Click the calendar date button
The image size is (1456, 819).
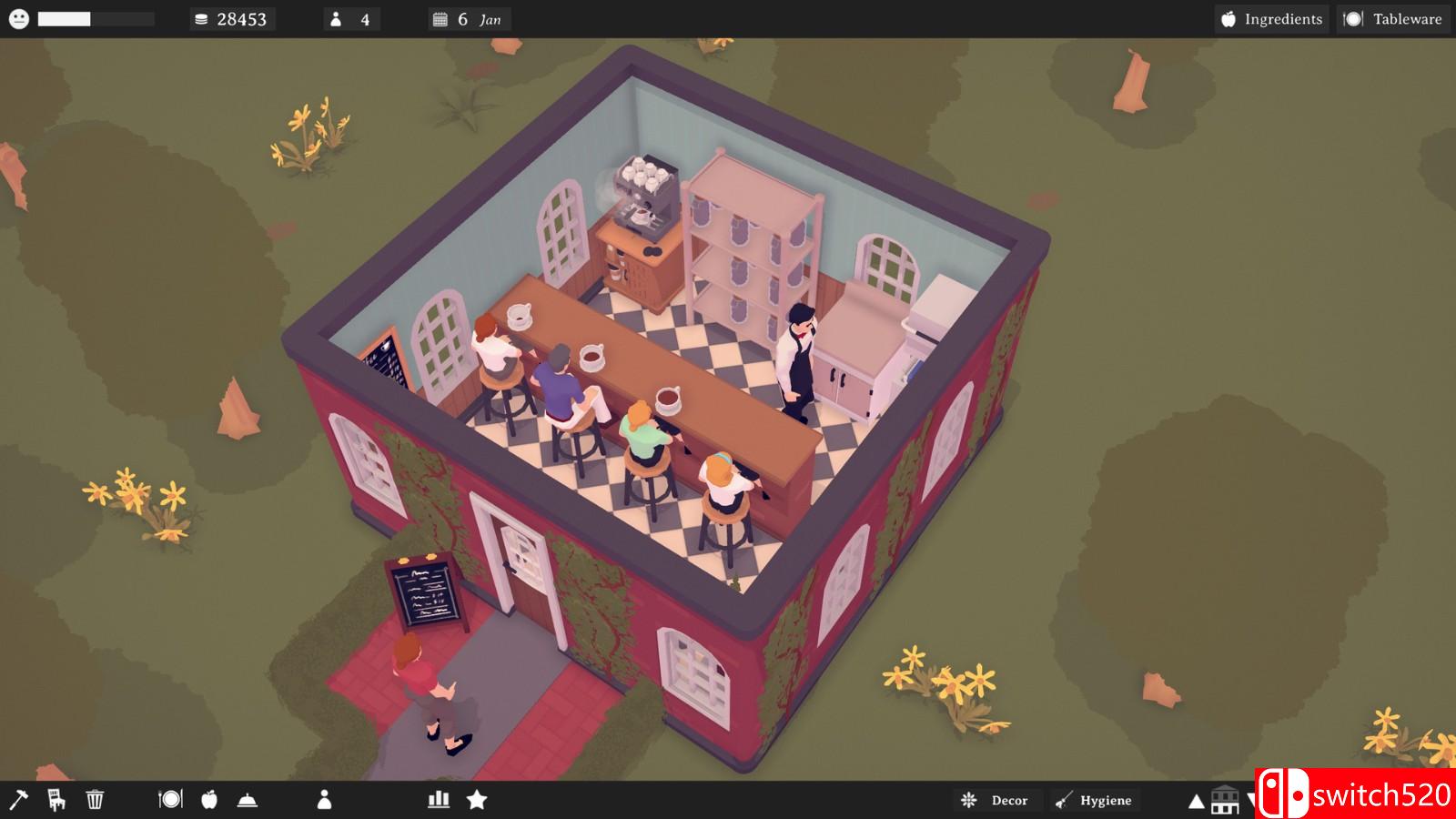[x=469, y=19]
